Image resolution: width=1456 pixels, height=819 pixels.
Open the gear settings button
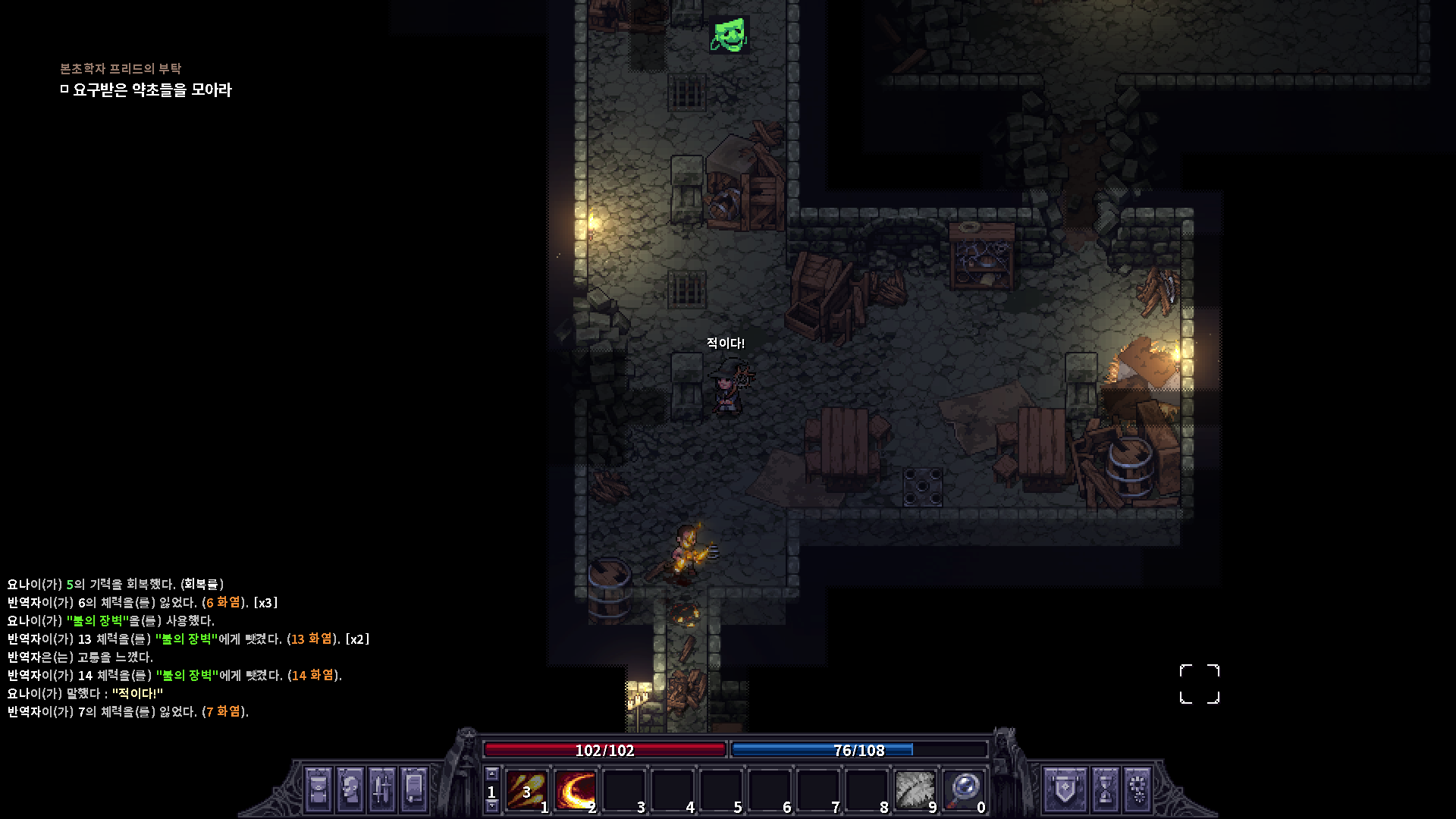tap(1137, 789)
